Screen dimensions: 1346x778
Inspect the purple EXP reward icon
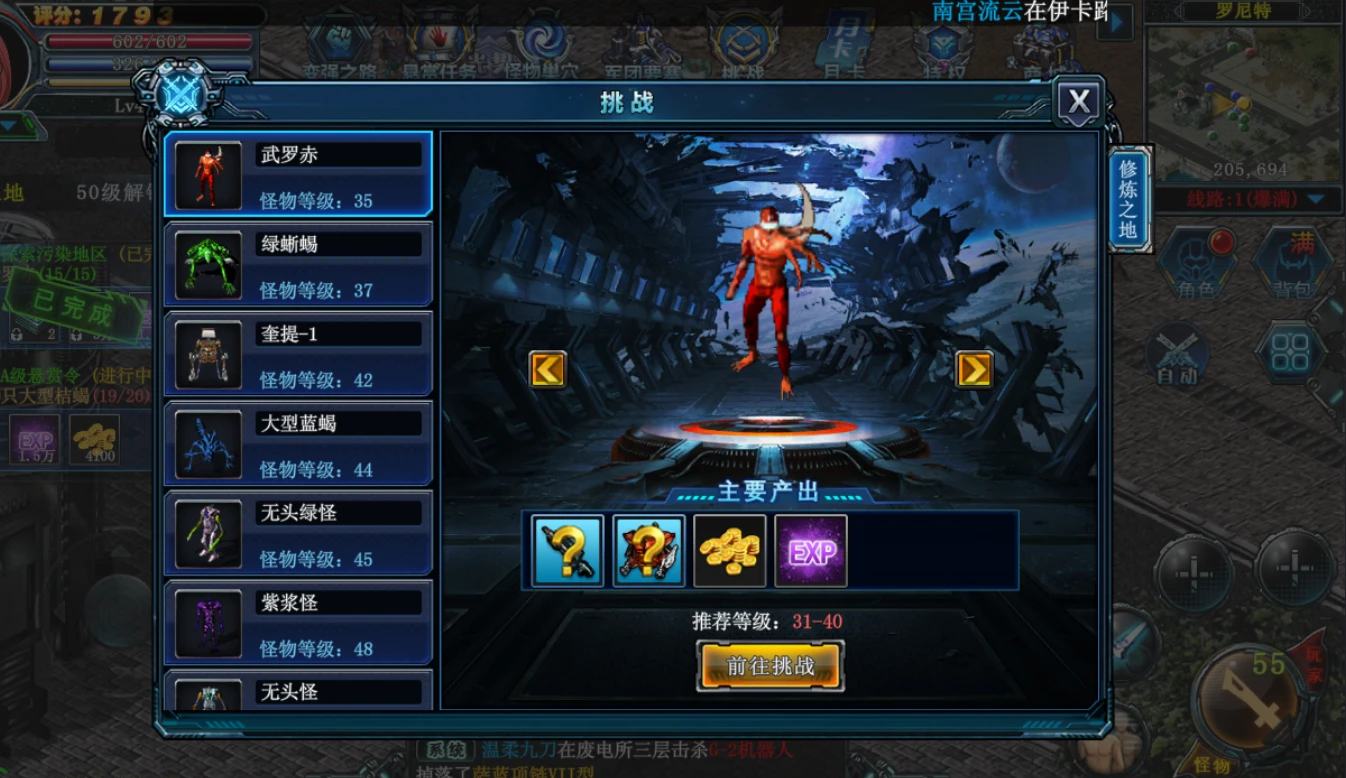[x=811, y=551]
